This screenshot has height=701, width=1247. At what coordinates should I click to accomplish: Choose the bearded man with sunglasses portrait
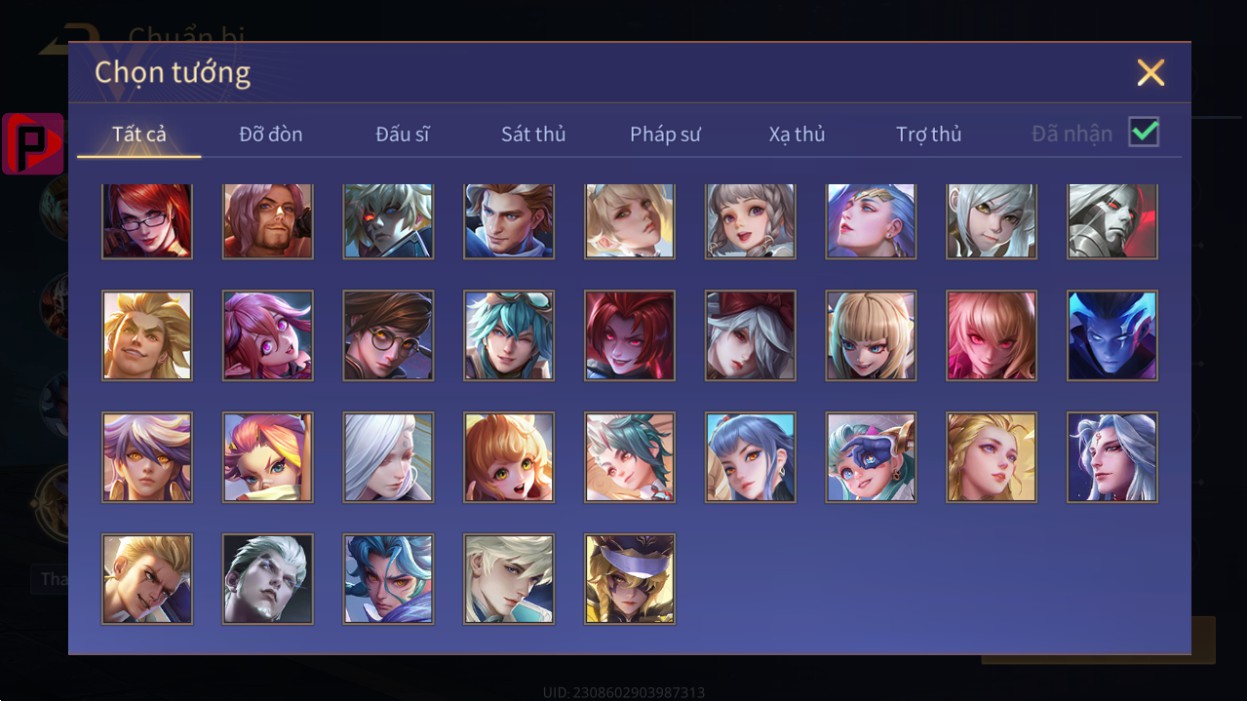click(268, 221)
